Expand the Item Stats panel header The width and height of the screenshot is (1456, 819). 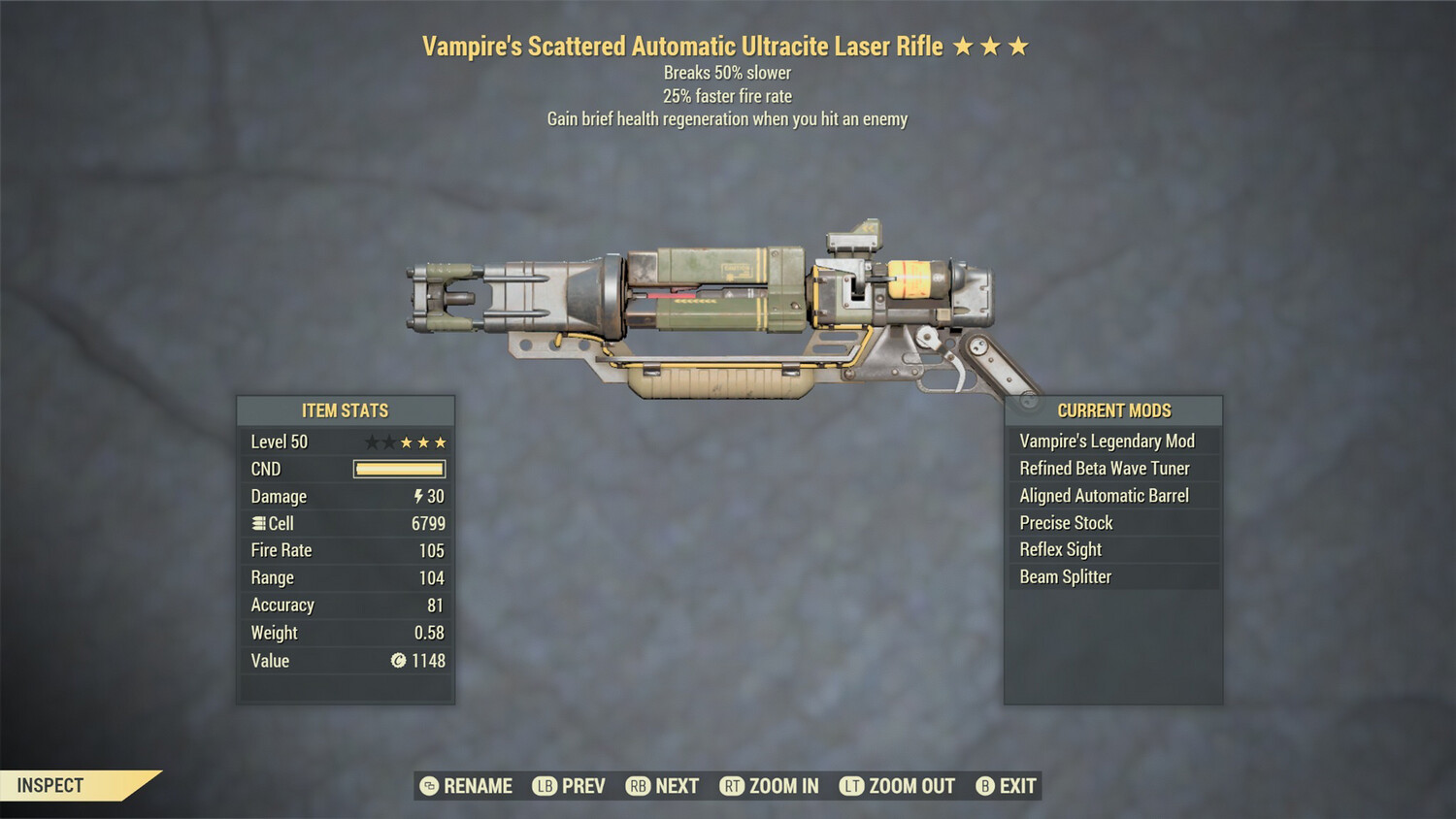point(345,410)
